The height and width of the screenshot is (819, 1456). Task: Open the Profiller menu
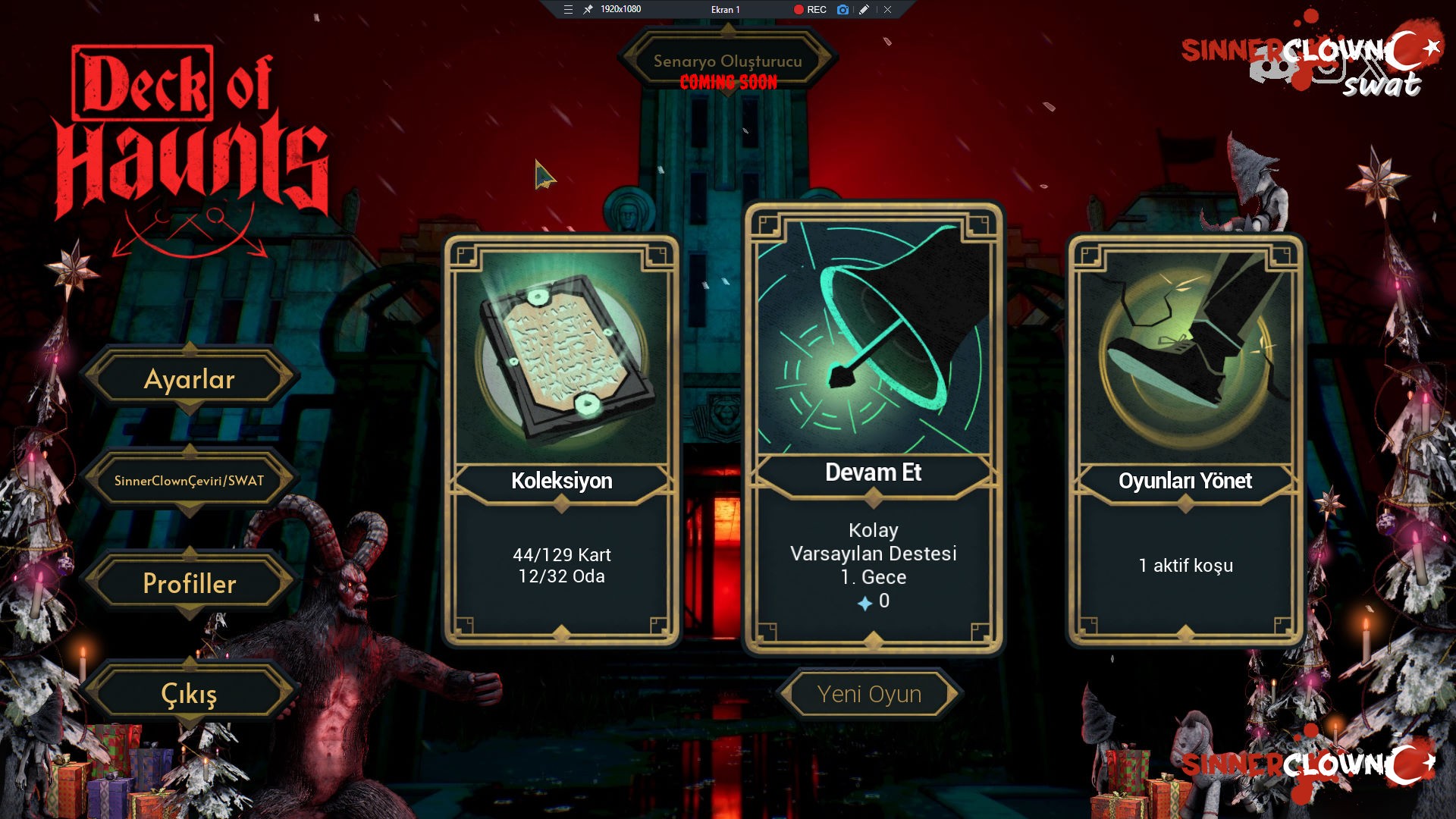(x=190, y=583)
